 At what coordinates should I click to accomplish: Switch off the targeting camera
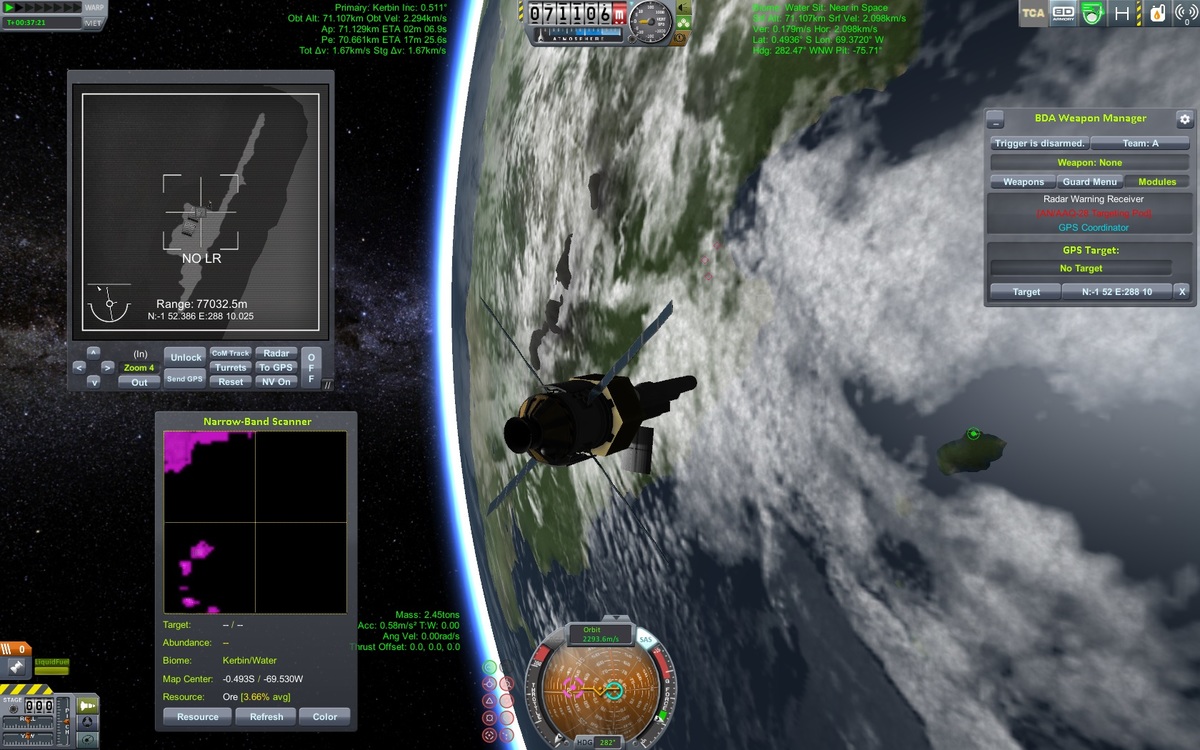[311, 367]
